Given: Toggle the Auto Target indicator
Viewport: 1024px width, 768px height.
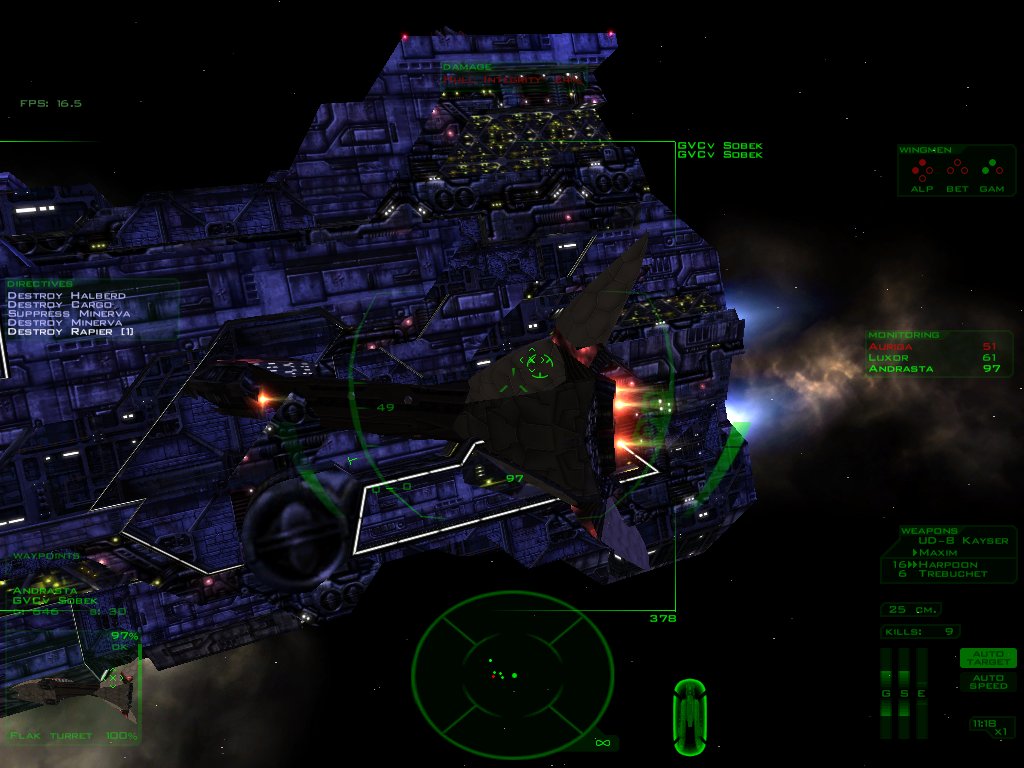Looking at the screenshot, I should tap(987, 657).
